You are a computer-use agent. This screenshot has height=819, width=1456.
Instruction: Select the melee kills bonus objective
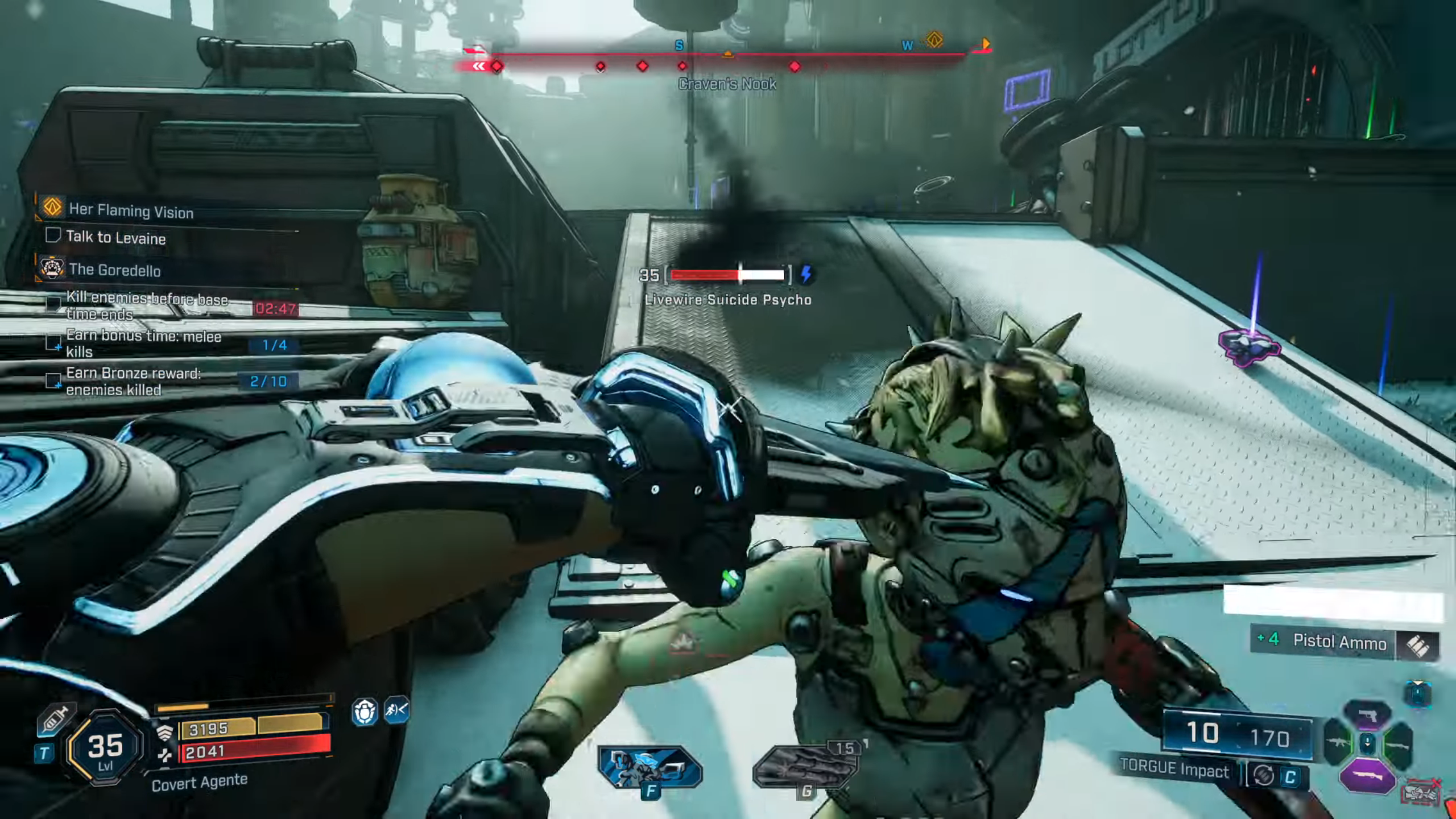143,344
